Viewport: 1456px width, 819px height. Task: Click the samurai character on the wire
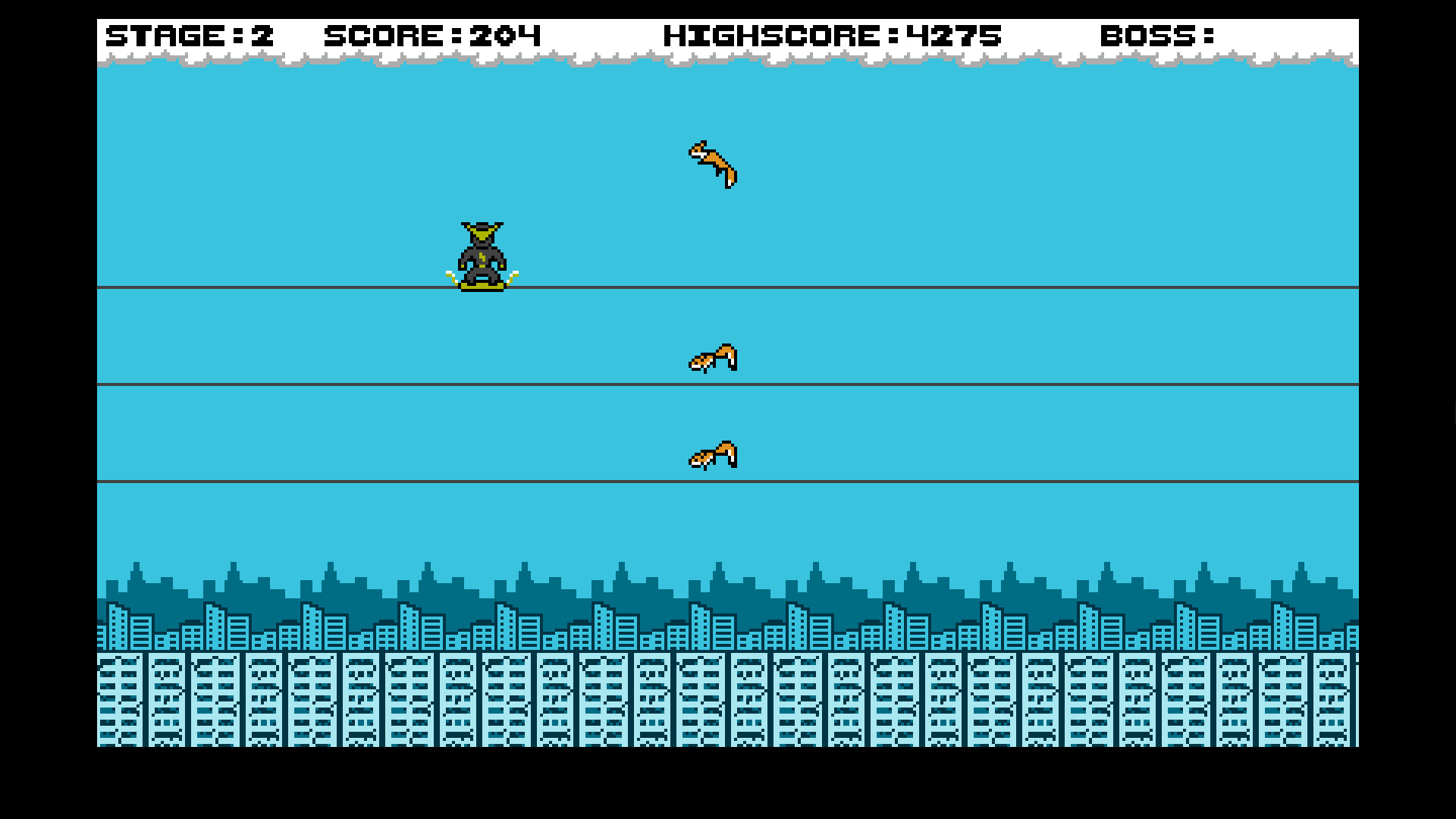point(481,254)
